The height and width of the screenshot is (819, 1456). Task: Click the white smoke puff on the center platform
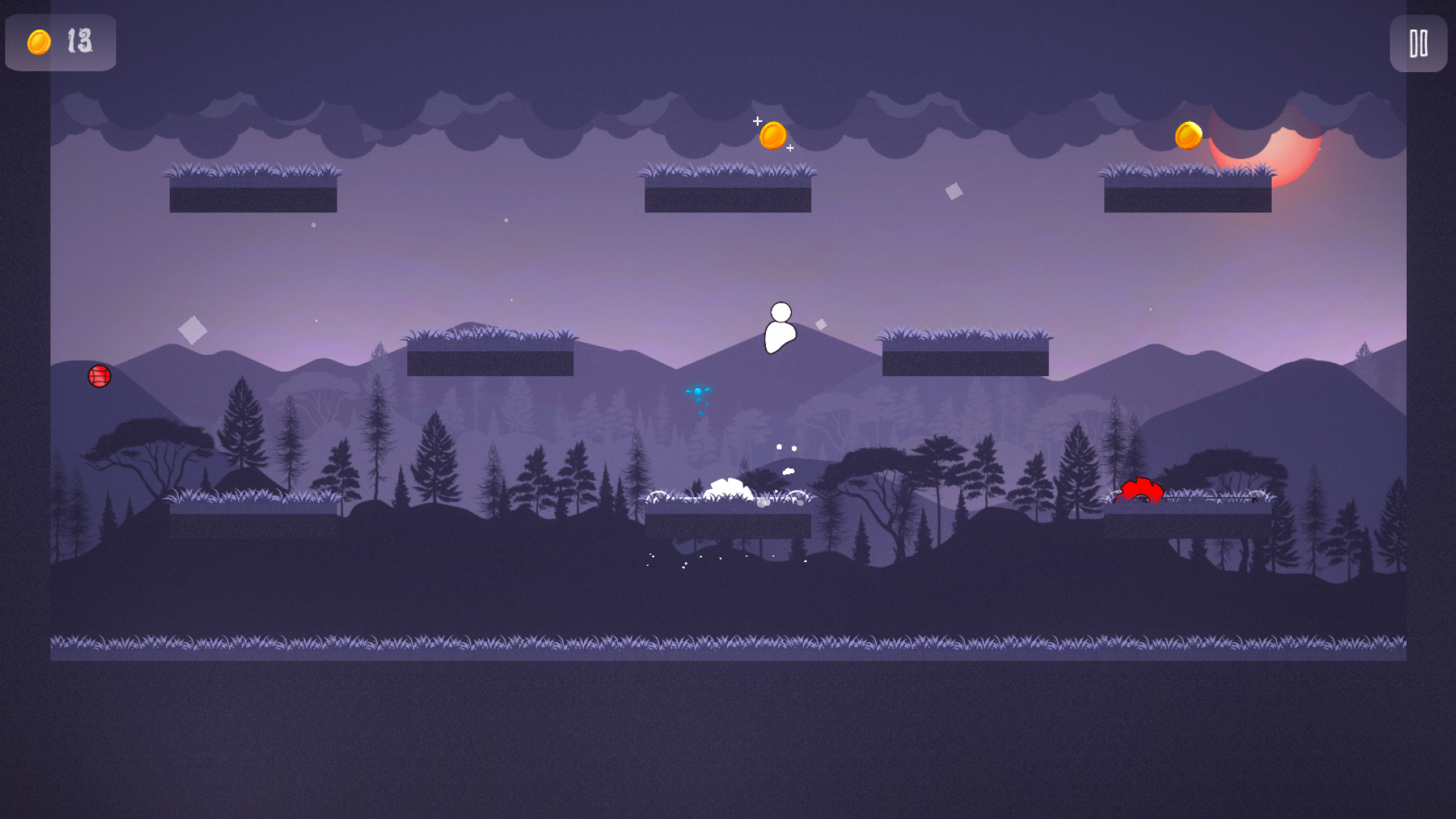coord(730,489)
